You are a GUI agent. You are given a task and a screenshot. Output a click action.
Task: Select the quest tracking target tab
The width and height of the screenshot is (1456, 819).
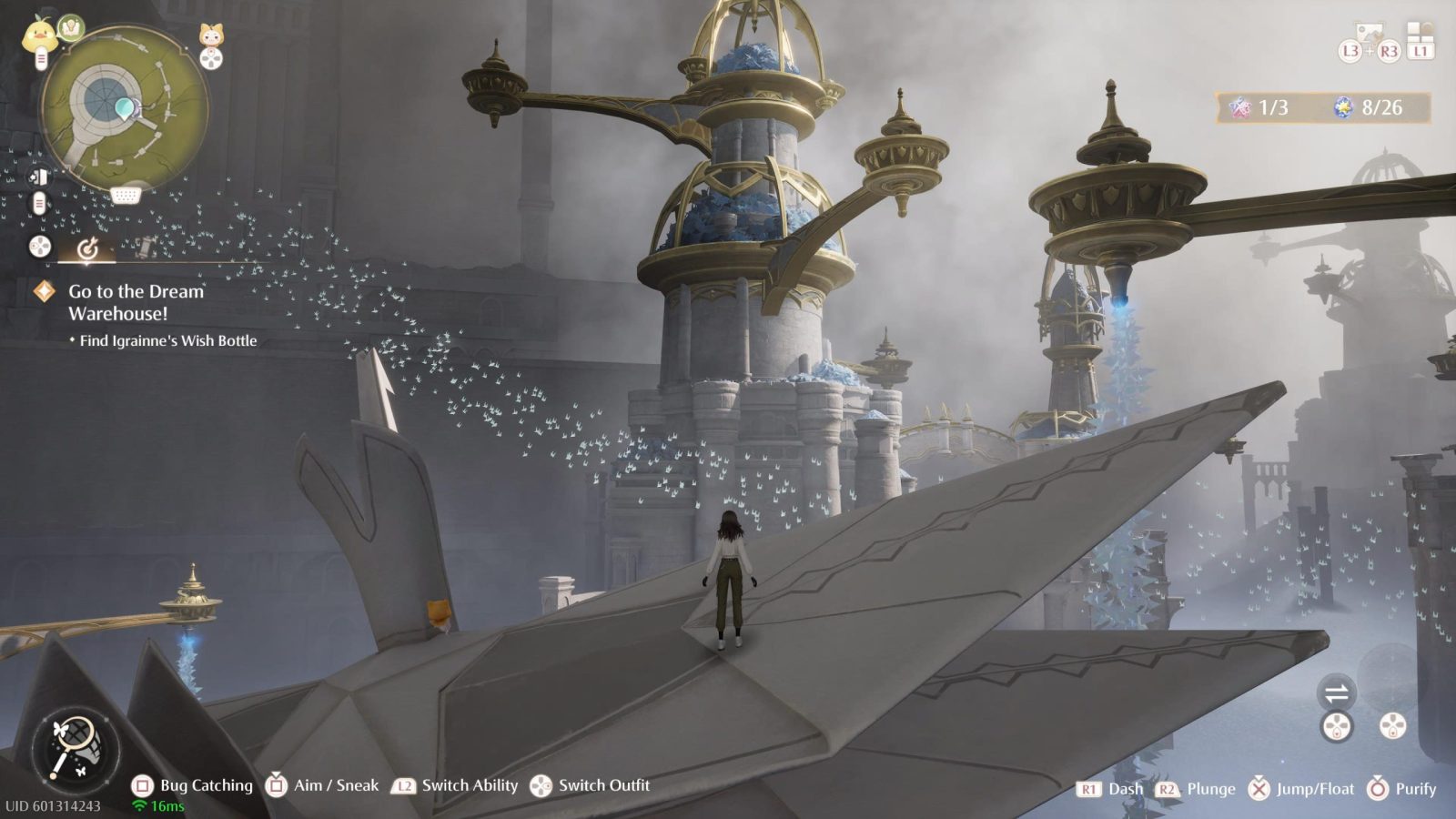[x=87, y=248]
